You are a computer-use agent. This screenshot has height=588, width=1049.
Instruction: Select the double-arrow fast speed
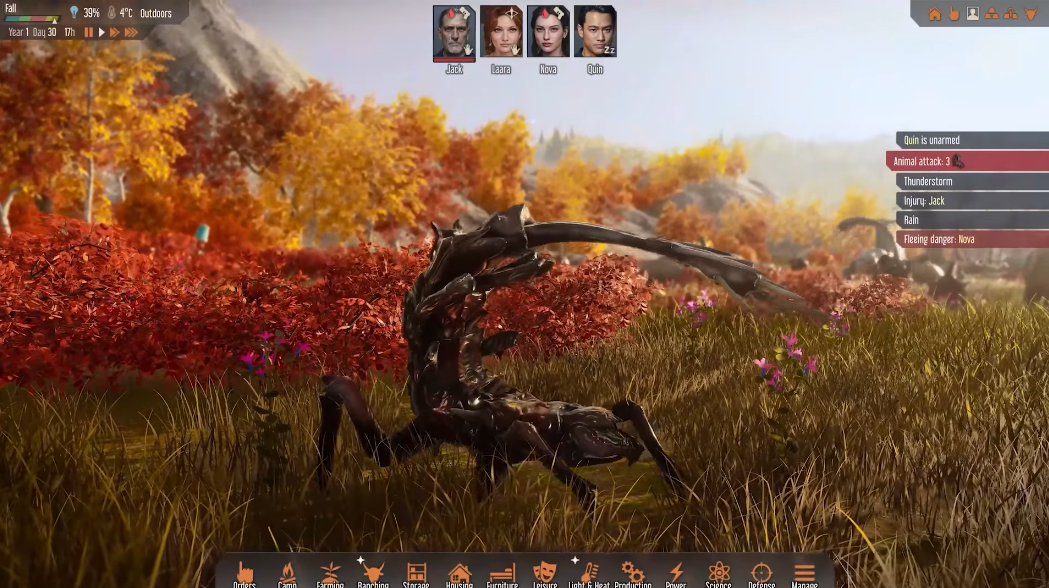tap(115, 33)
